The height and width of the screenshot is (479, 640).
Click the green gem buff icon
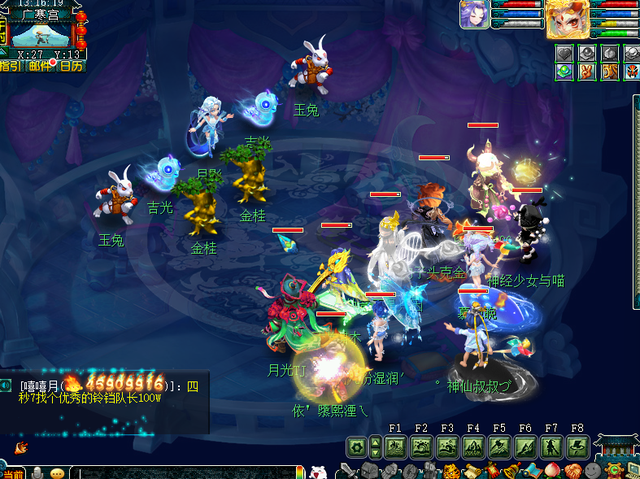pos(566,71)
